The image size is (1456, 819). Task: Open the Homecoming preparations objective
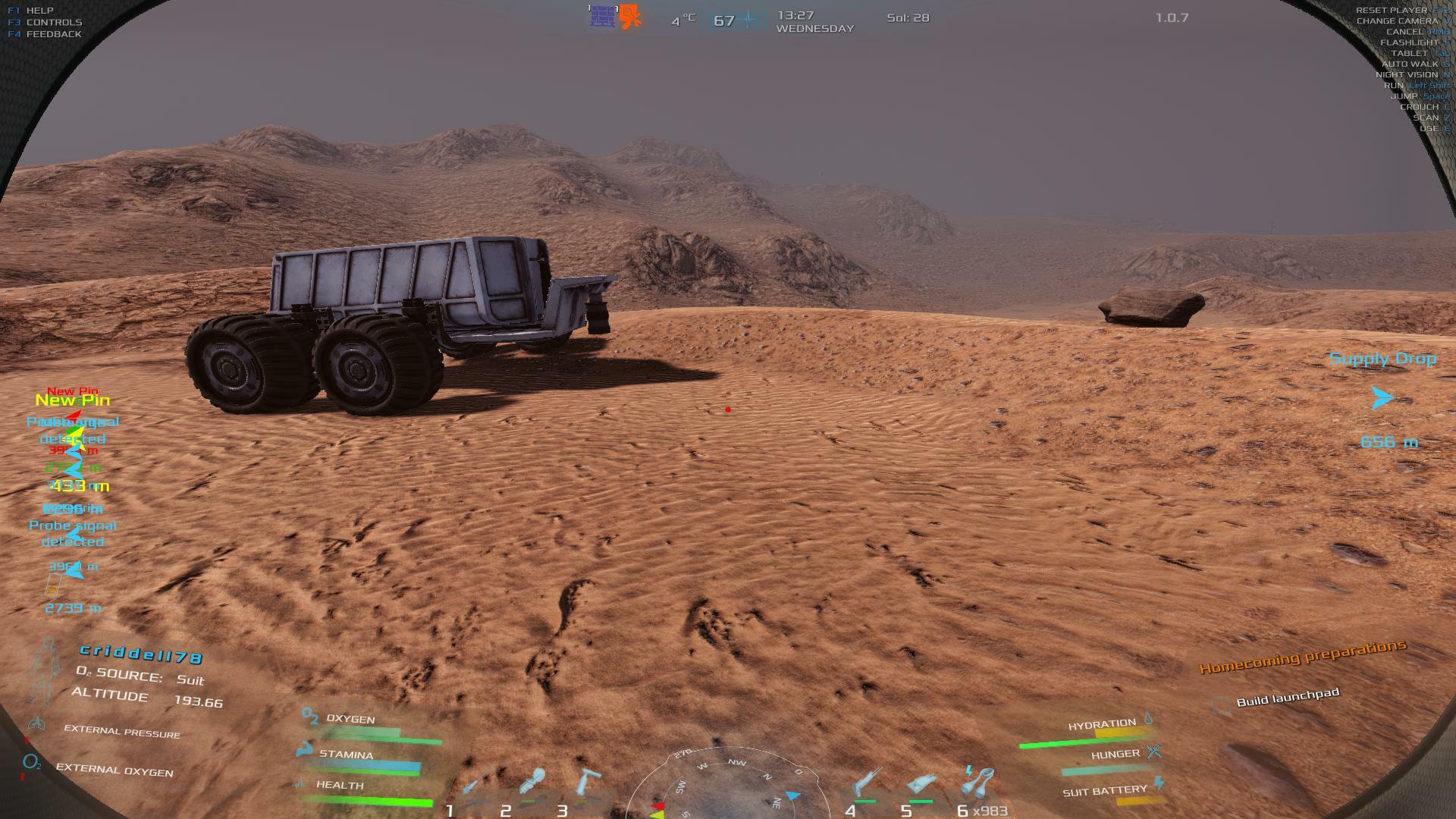(x=1302, y=657)
